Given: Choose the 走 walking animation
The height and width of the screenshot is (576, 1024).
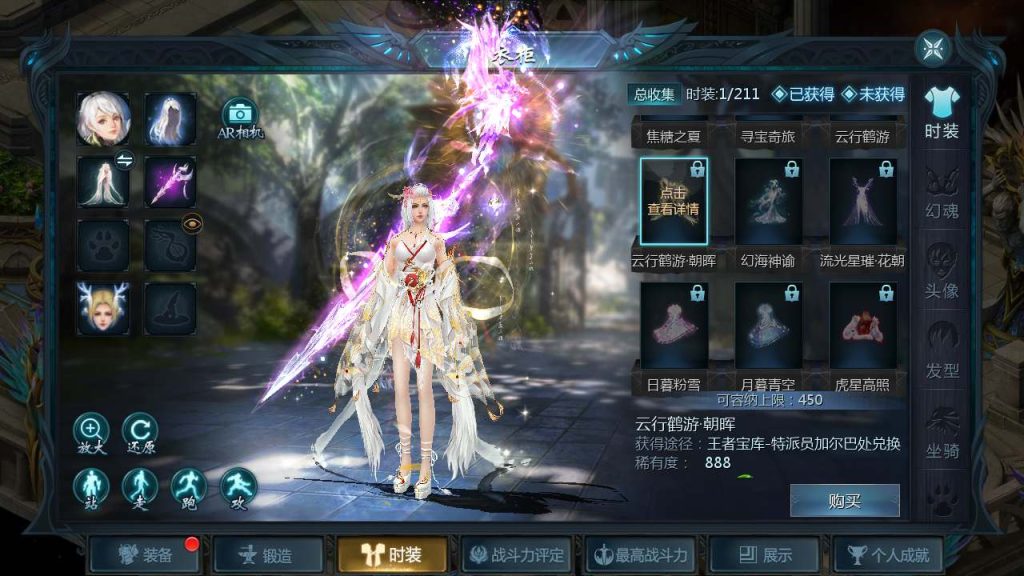Looking at the screenshot, I should click(140, 486).
